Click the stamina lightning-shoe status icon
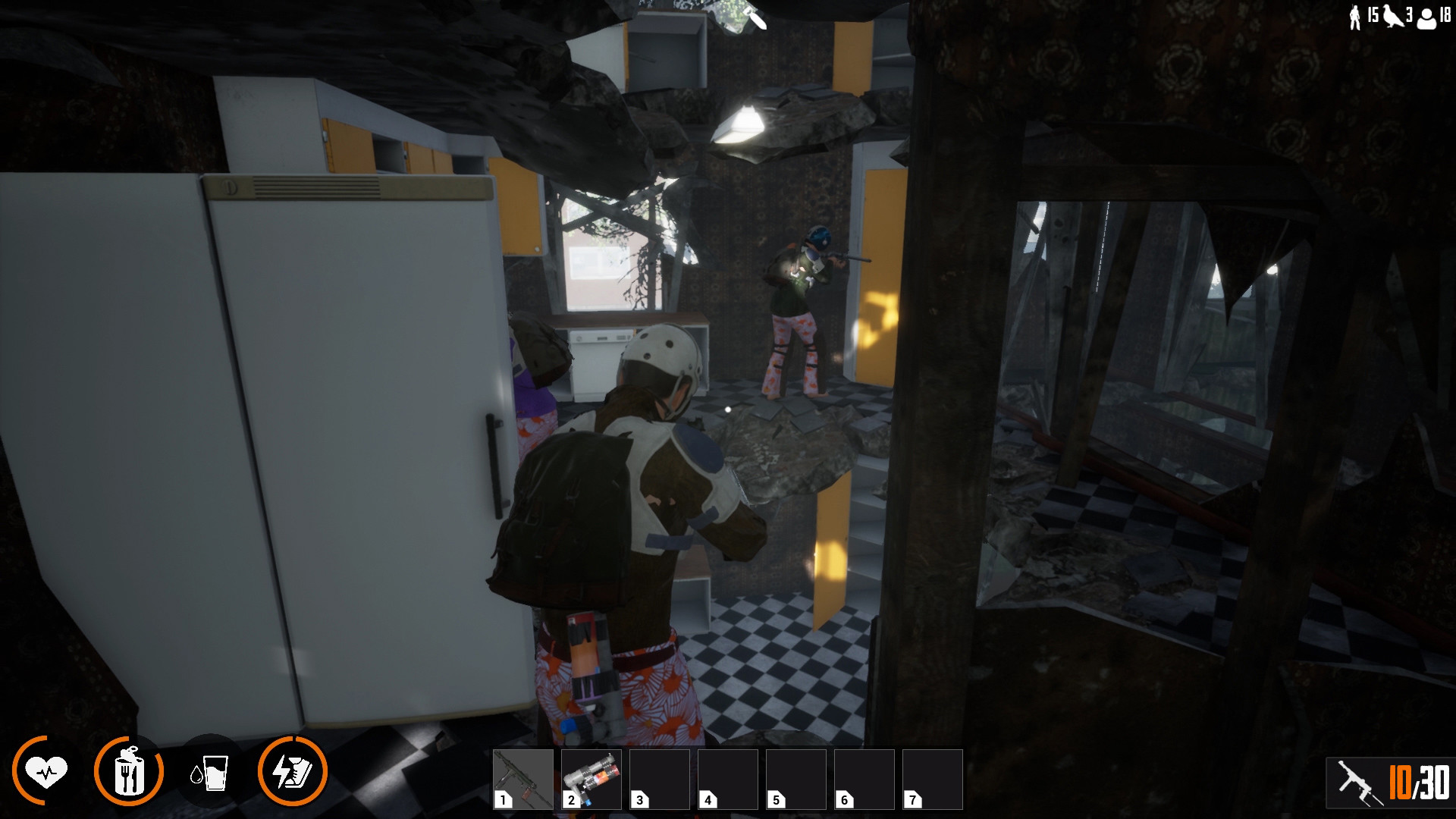The height and width of the screenshot is (819, 1456). pyautogui.click(x=294, y=771)
